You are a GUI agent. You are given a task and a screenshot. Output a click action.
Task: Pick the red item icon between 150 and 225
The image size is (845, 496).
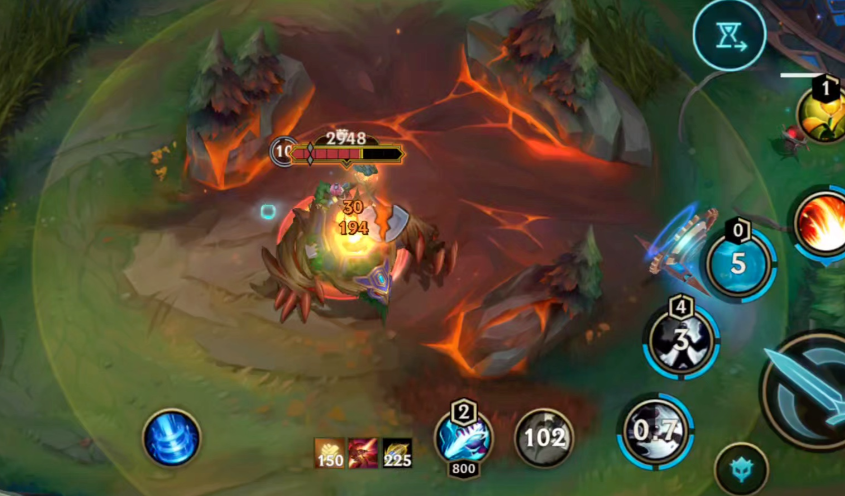point(363,453)
